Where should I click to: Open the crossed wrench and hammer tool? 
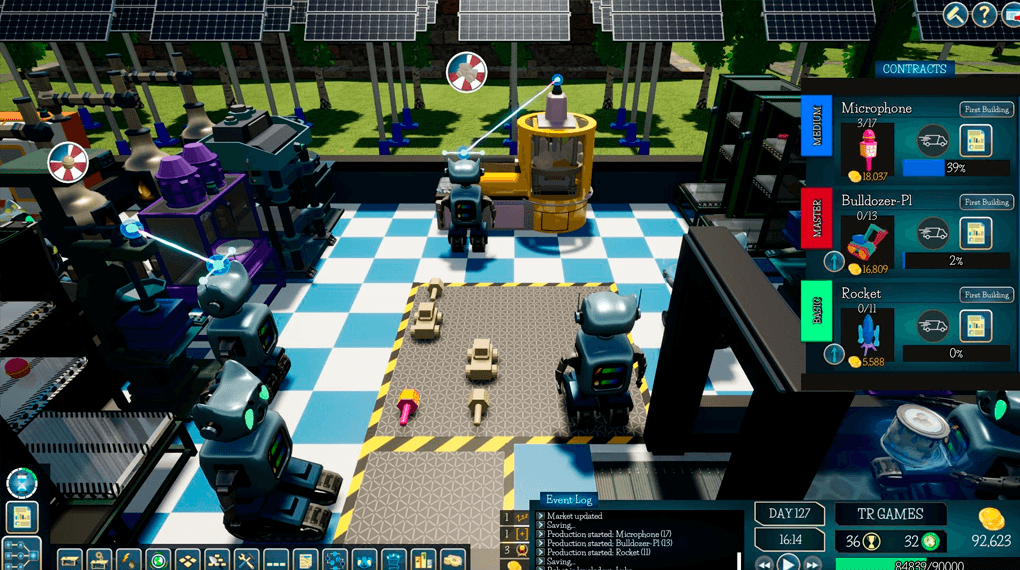[247, 560]
